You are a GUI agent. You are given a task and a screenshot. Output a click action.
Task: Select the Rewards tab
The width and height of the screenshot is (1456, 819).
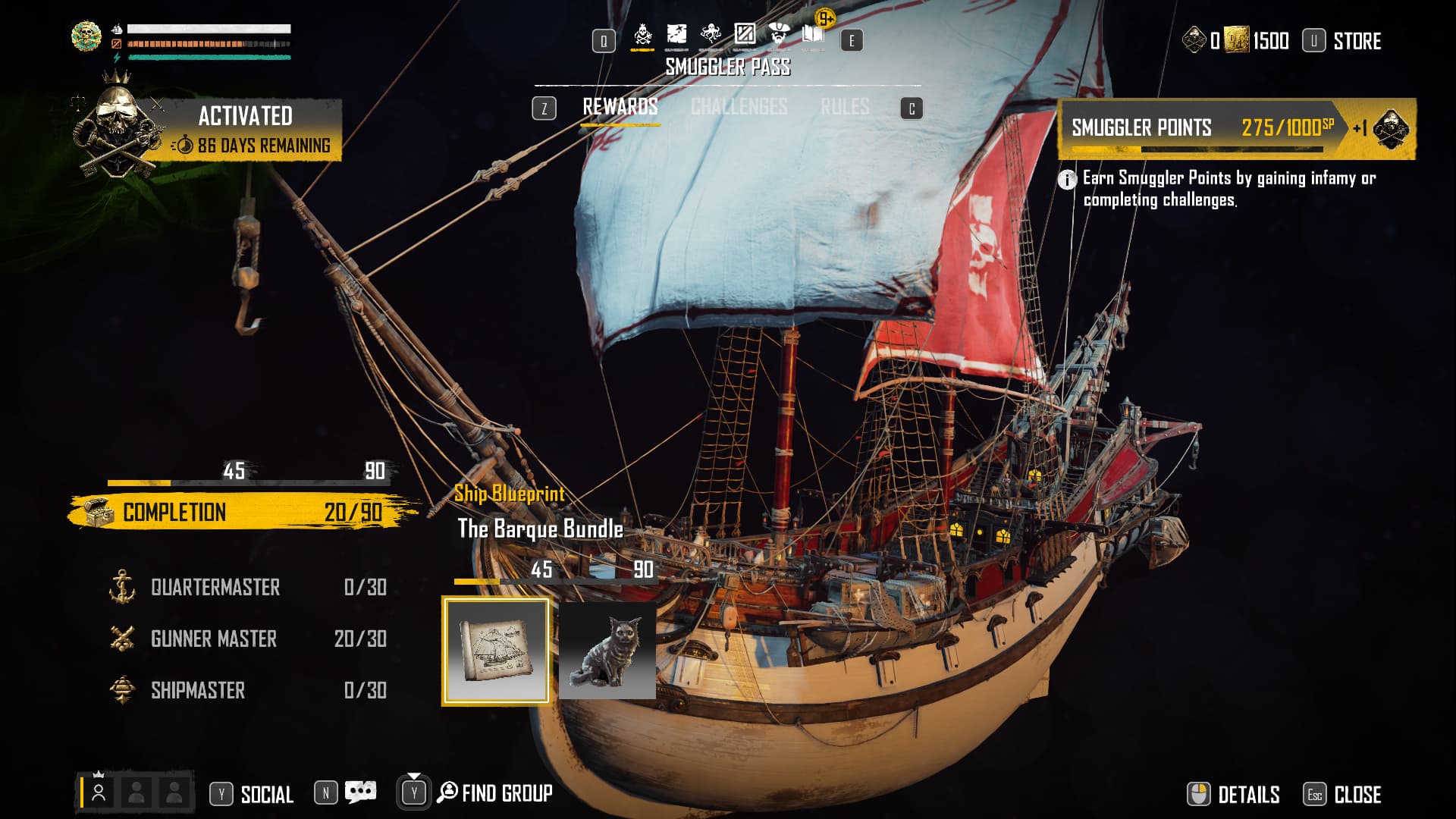(620, 108)
